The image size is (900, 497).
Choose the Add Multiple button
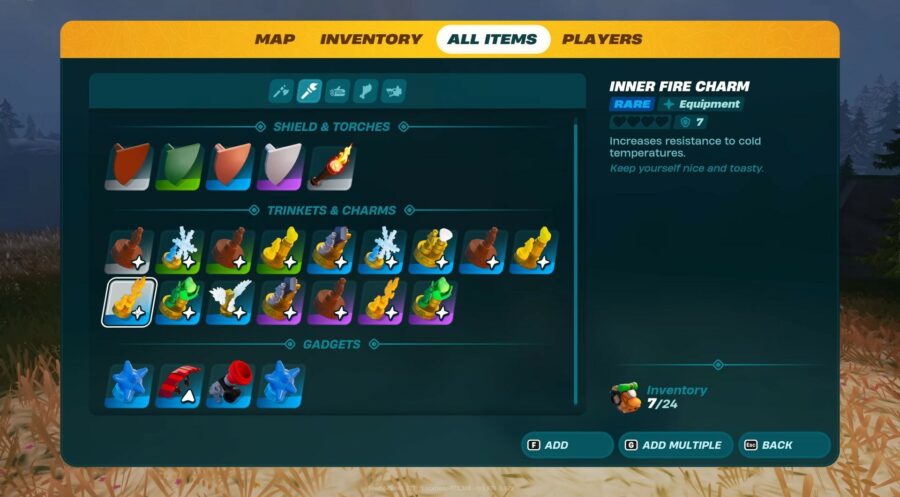pyautogui.click(x=675, y=445)
